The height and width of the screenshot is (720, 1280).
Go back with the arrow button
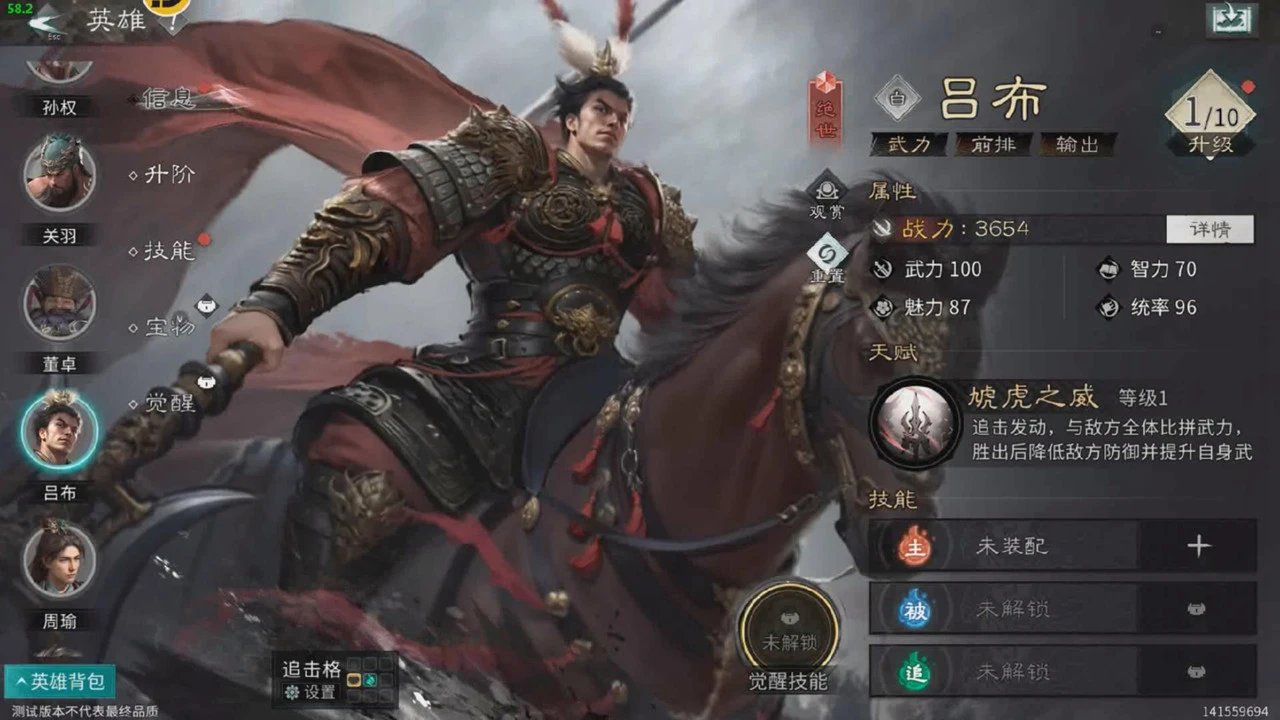(x=44, y=20)
